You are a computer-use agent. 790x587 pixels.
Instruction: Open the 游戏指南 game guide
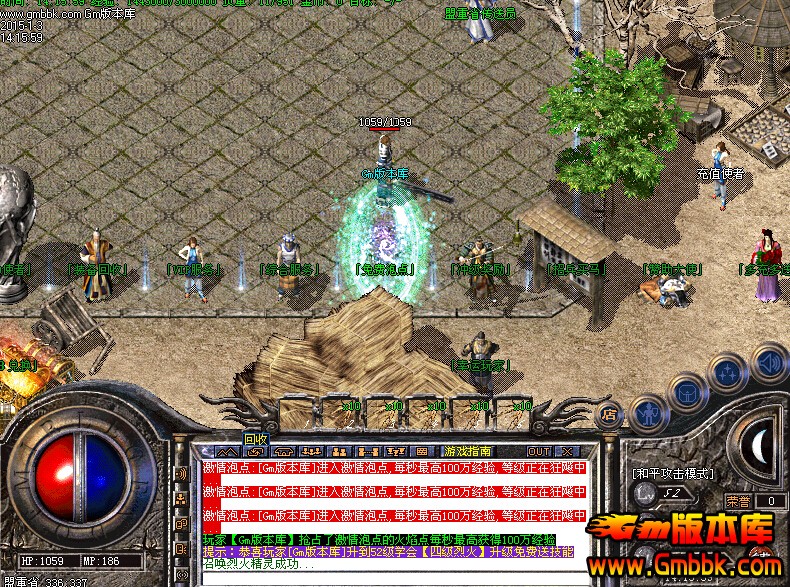469,451
